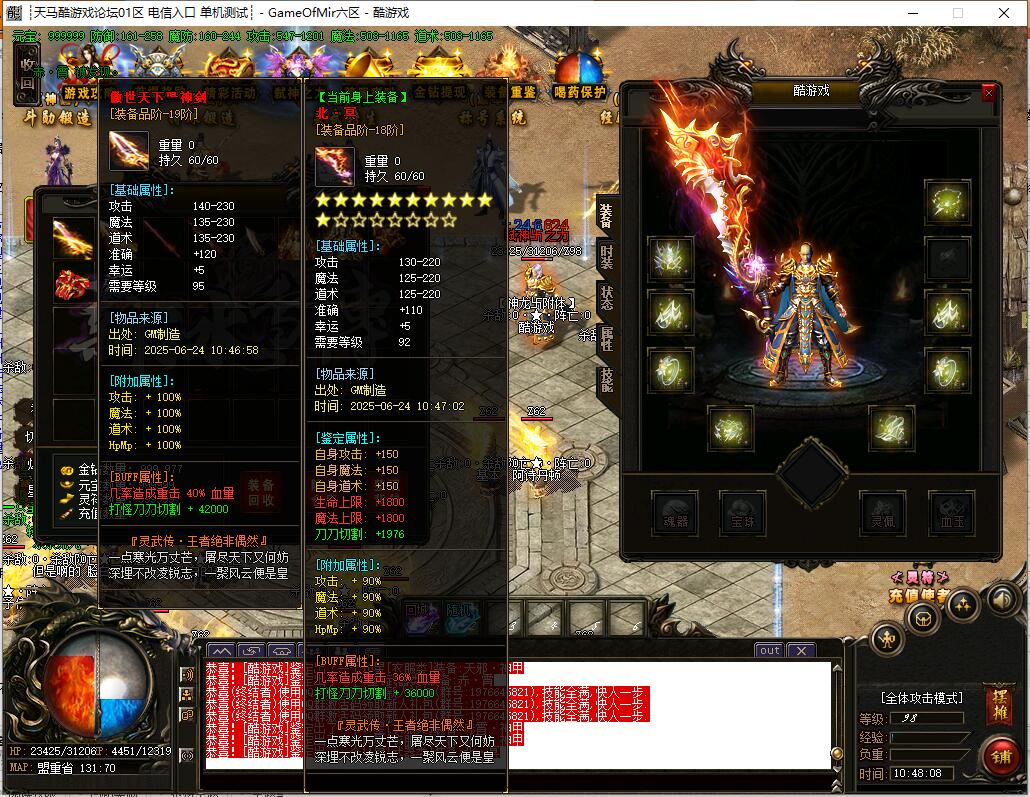Image resolution: width=1030 pixels, height=797 pixels.
Task: Switch to the 时装 fashion tab
Action: (606, 256)
